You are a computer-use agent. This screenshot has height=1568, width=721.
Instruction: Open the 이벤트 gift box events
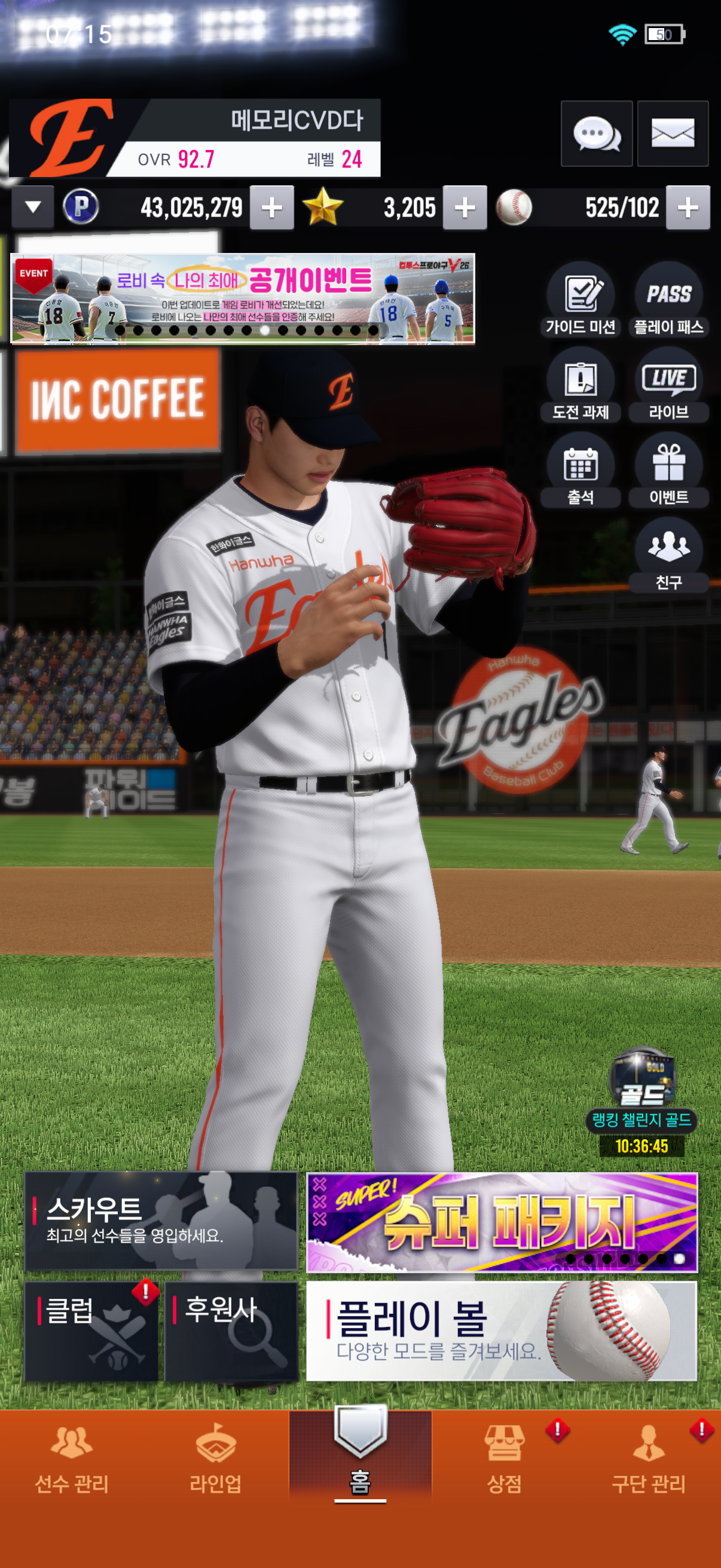(x=668, y=471)
